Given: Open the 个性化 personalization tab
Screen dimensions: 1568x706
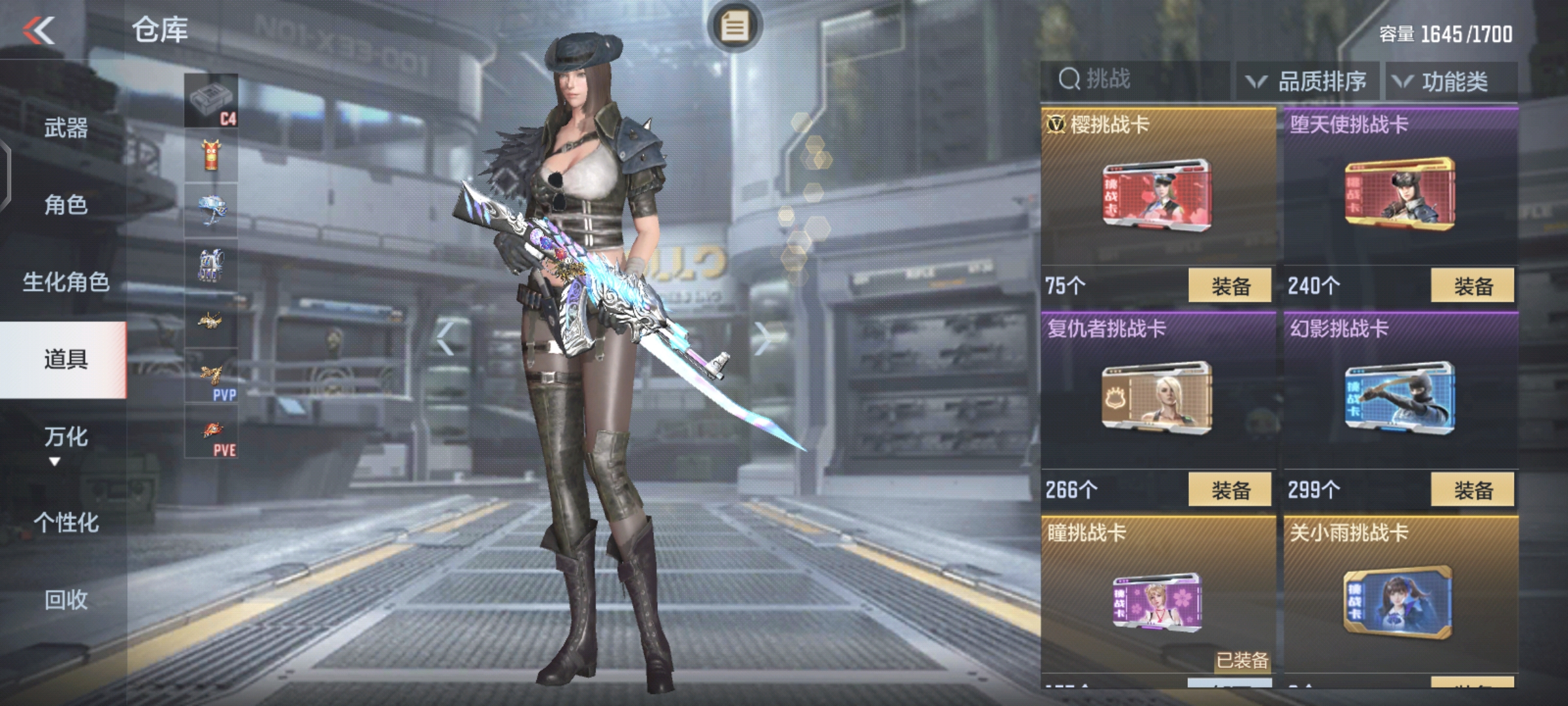Looking at the screenshot, I should pyautogui.click(x=65, y=522).
